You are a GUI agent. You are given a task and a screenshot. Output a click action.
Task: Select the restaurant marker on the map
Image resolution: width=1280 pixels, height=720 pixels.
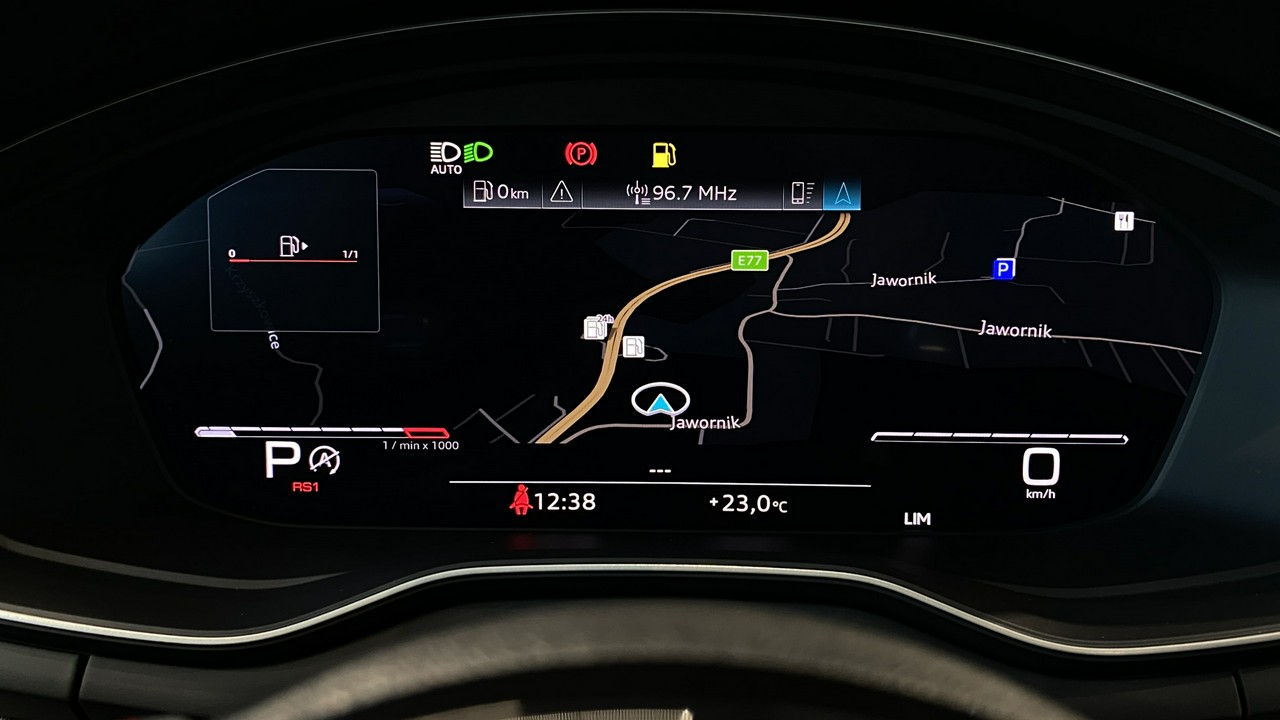click(1124, 221)
